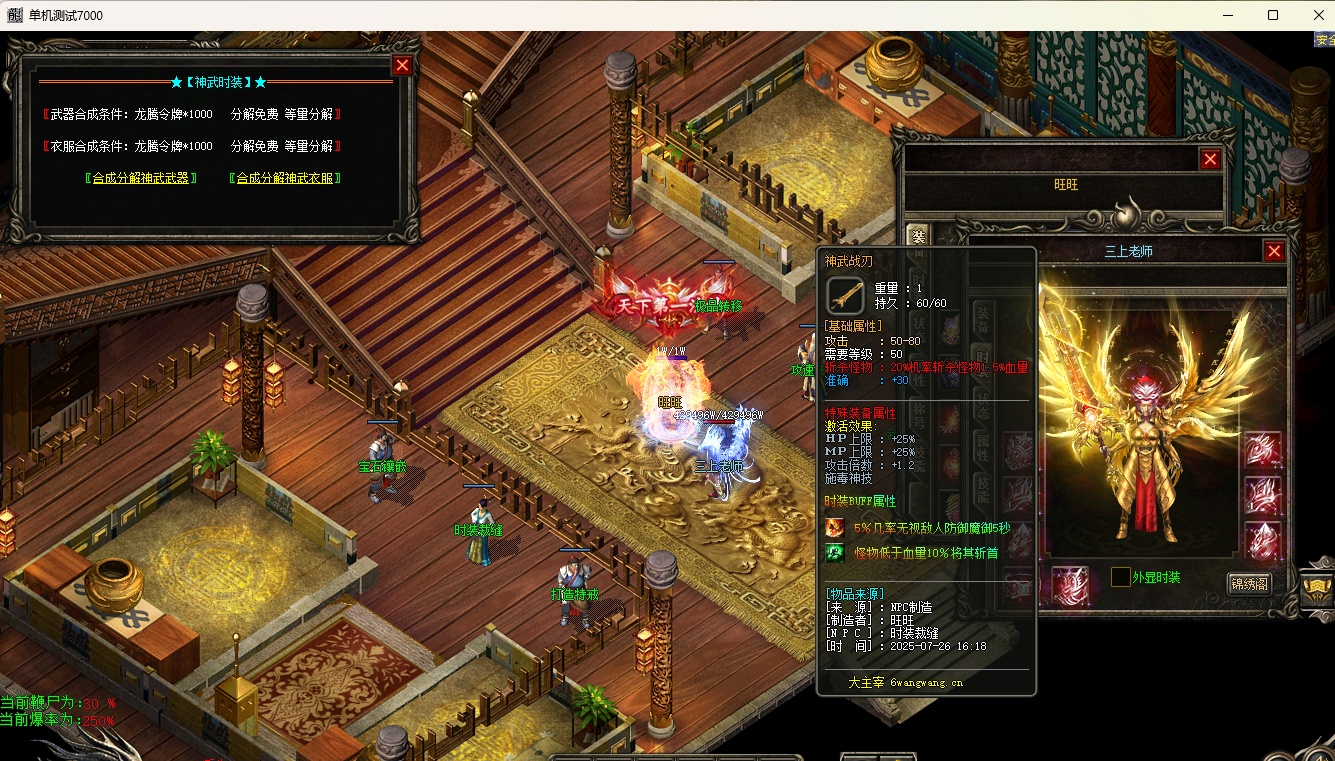The width and height of the screenshot is (1335, 761).
Task: Close the 神武时装 dialog
Action: point(402,66)
